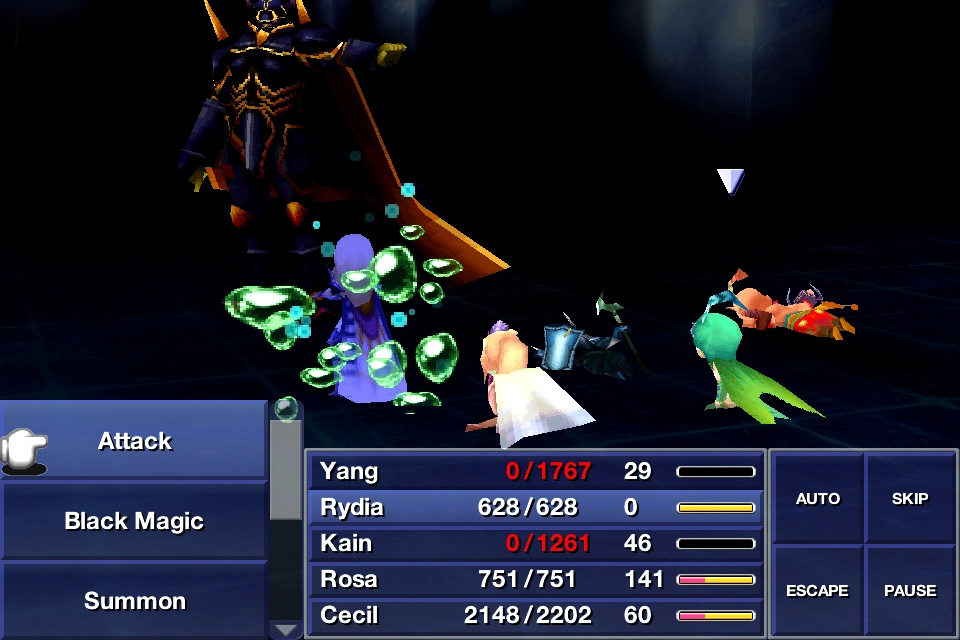
Task: Hit the ESCAPE button
Action: coord(818,590)
